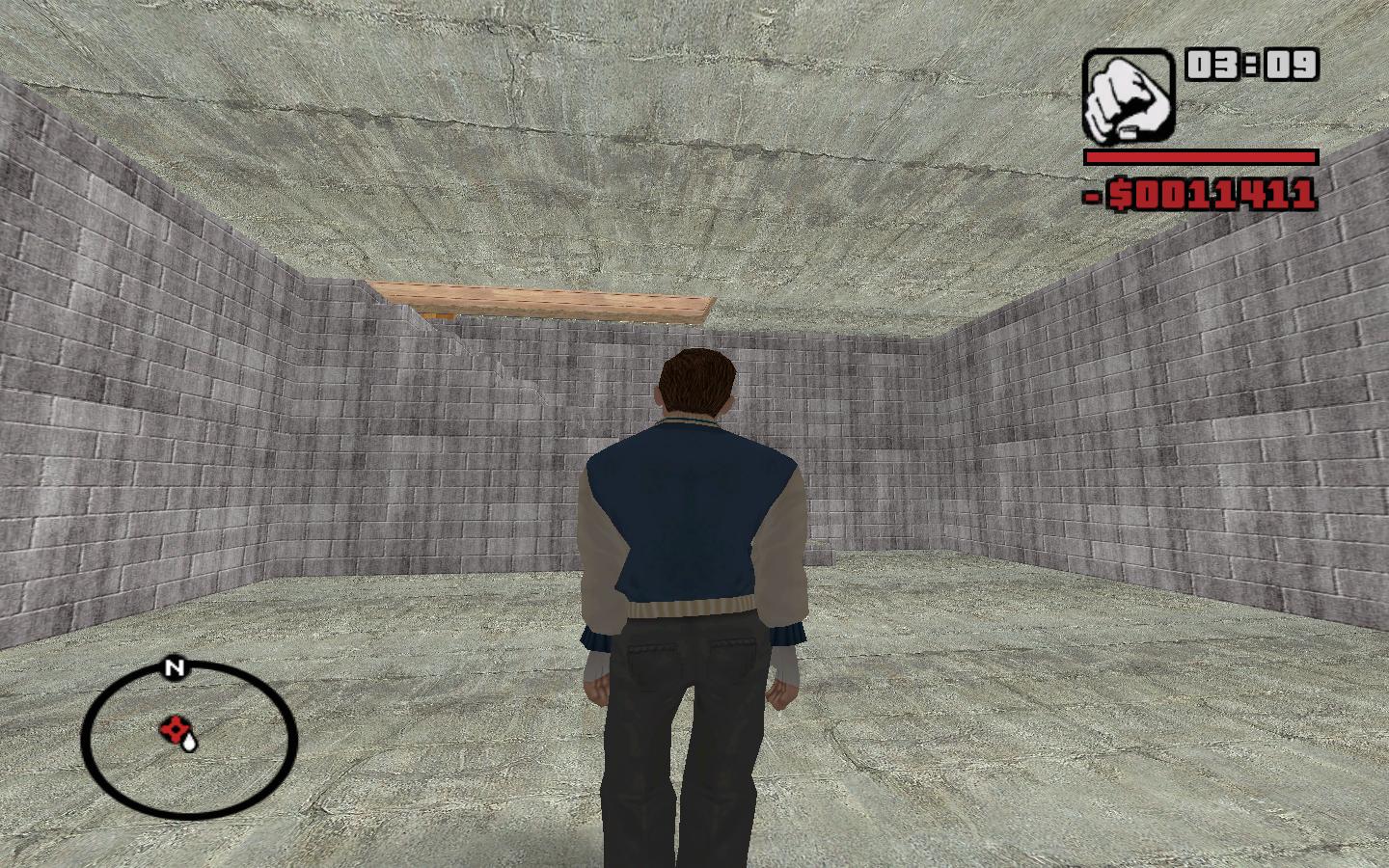Select the red enemy blip on the radar

coord(174,730)
